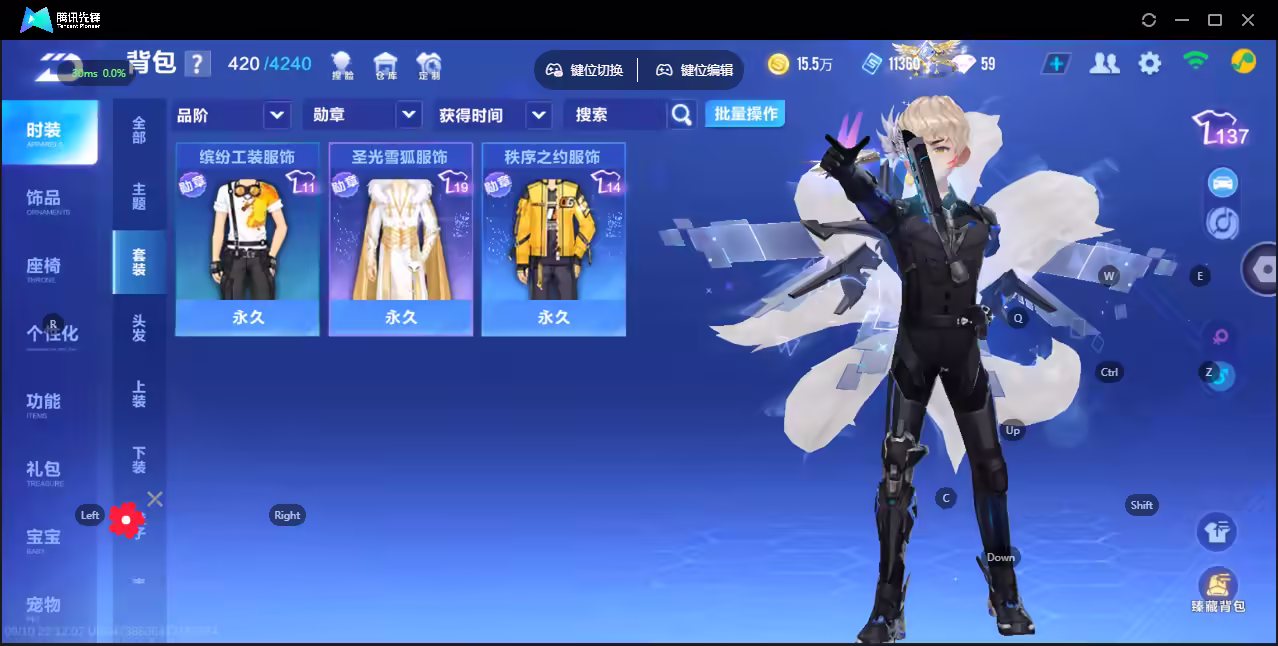Open the 礼包 treasure category
The height and width of the screenshot is (646, 1278).
tap(45, 471)
